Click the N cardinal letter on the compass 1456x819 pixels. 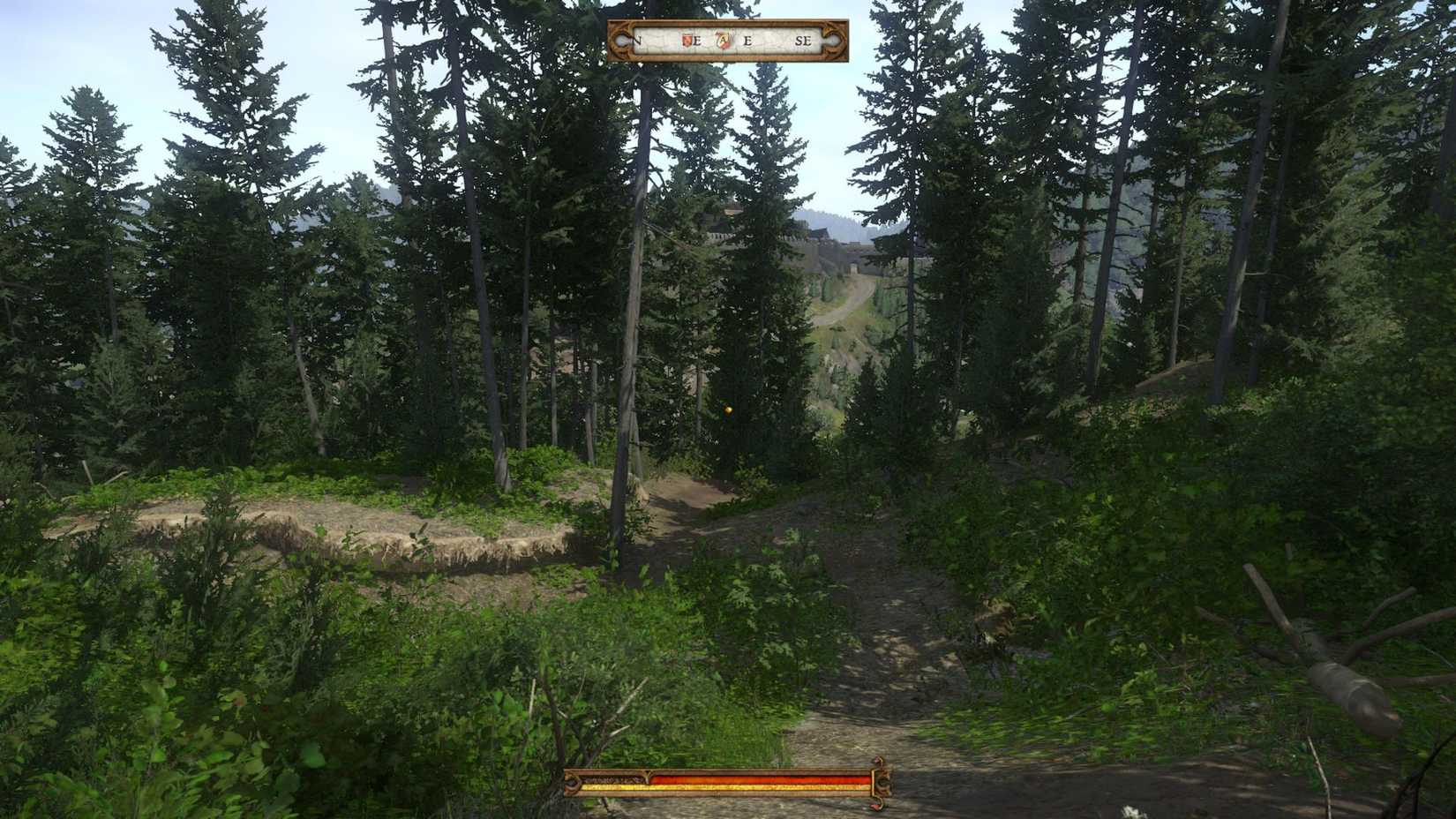pos(637,41)
